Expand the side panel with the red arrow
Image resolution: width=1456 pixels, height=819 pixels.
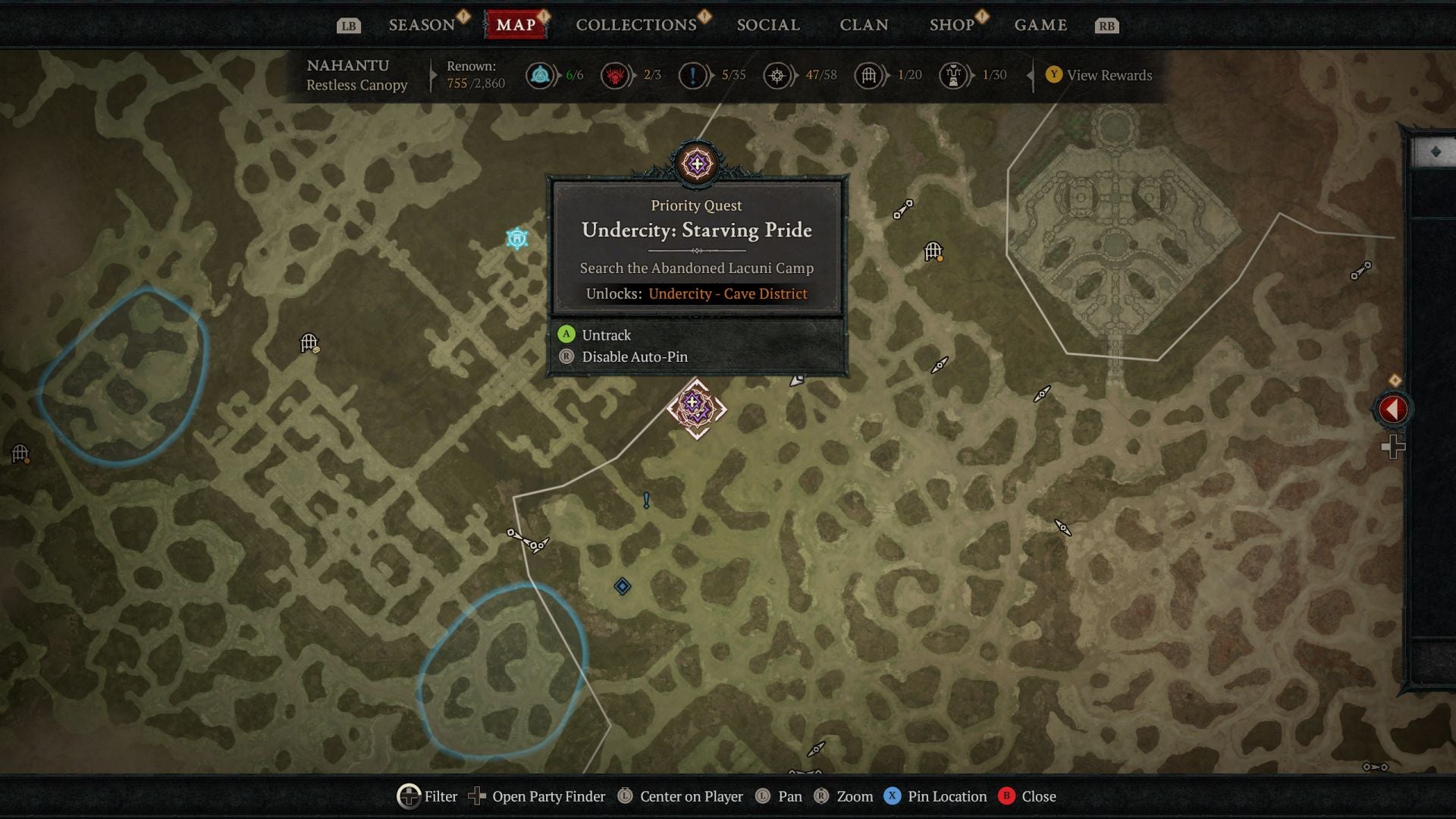tap(1392, 409)
